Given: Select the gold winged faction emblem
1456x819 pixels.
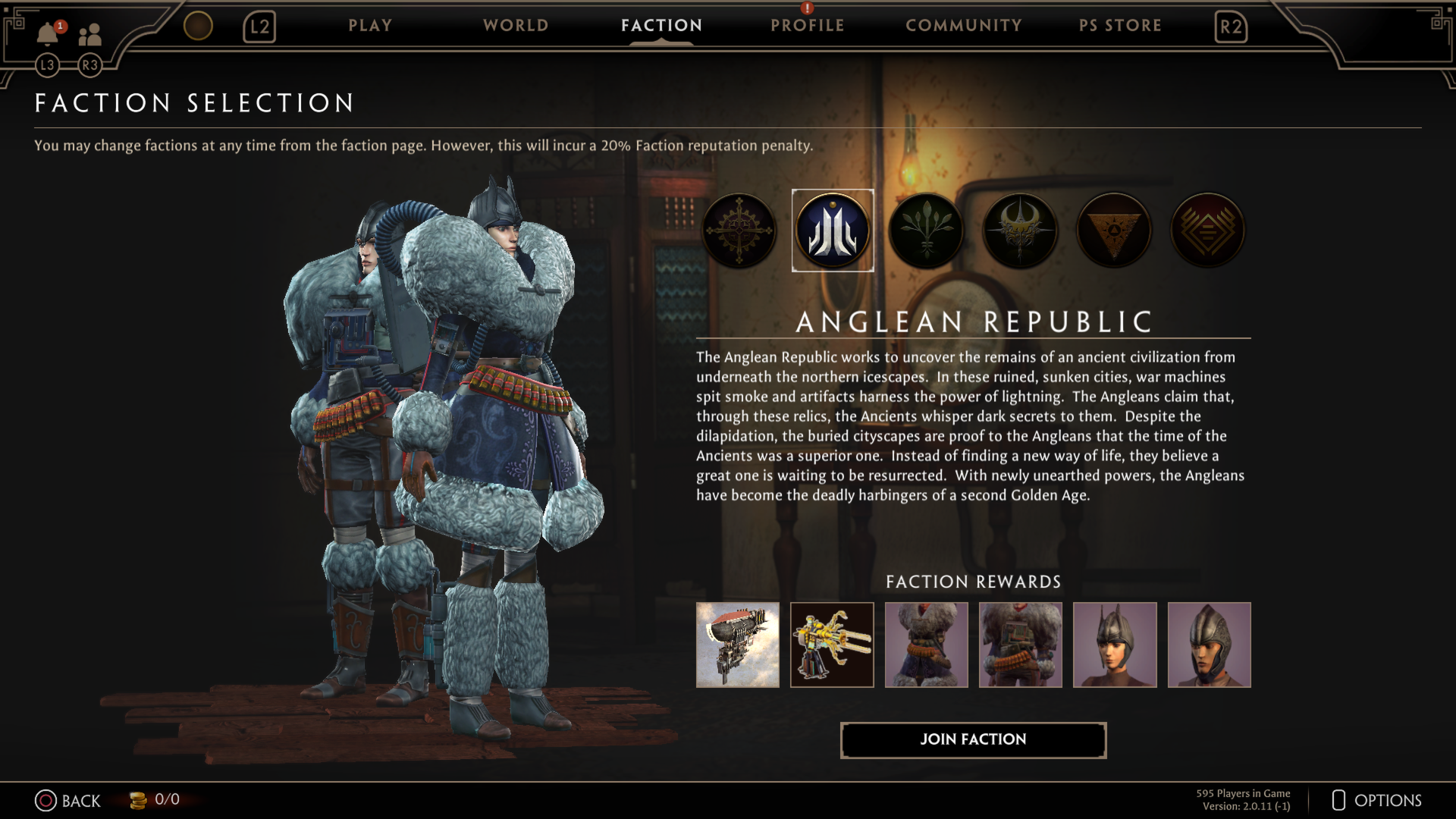Looking at the screenshot, I should [x=1021, y=230].
